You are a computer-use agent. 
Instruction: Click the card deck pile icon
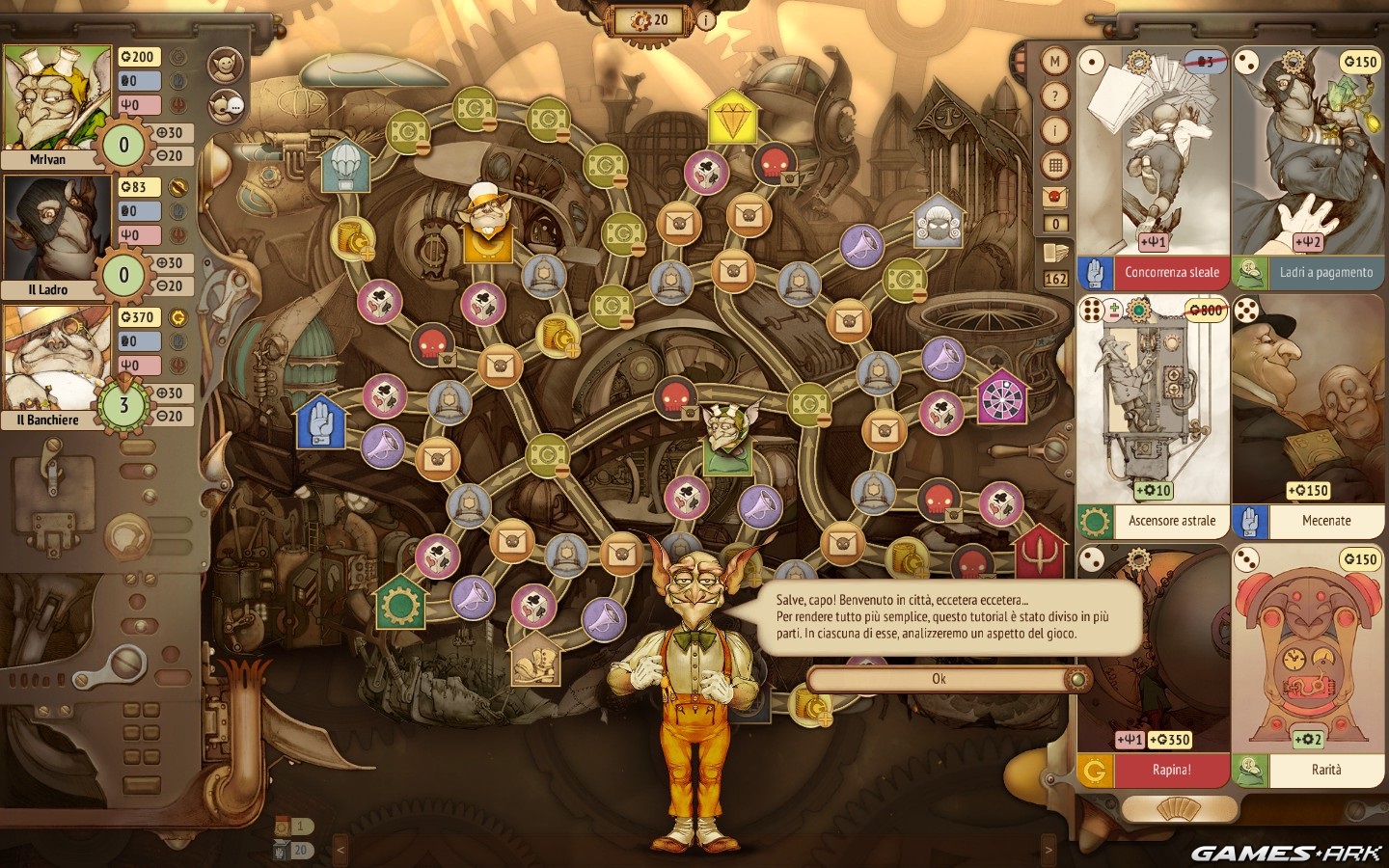[1055, 255]
